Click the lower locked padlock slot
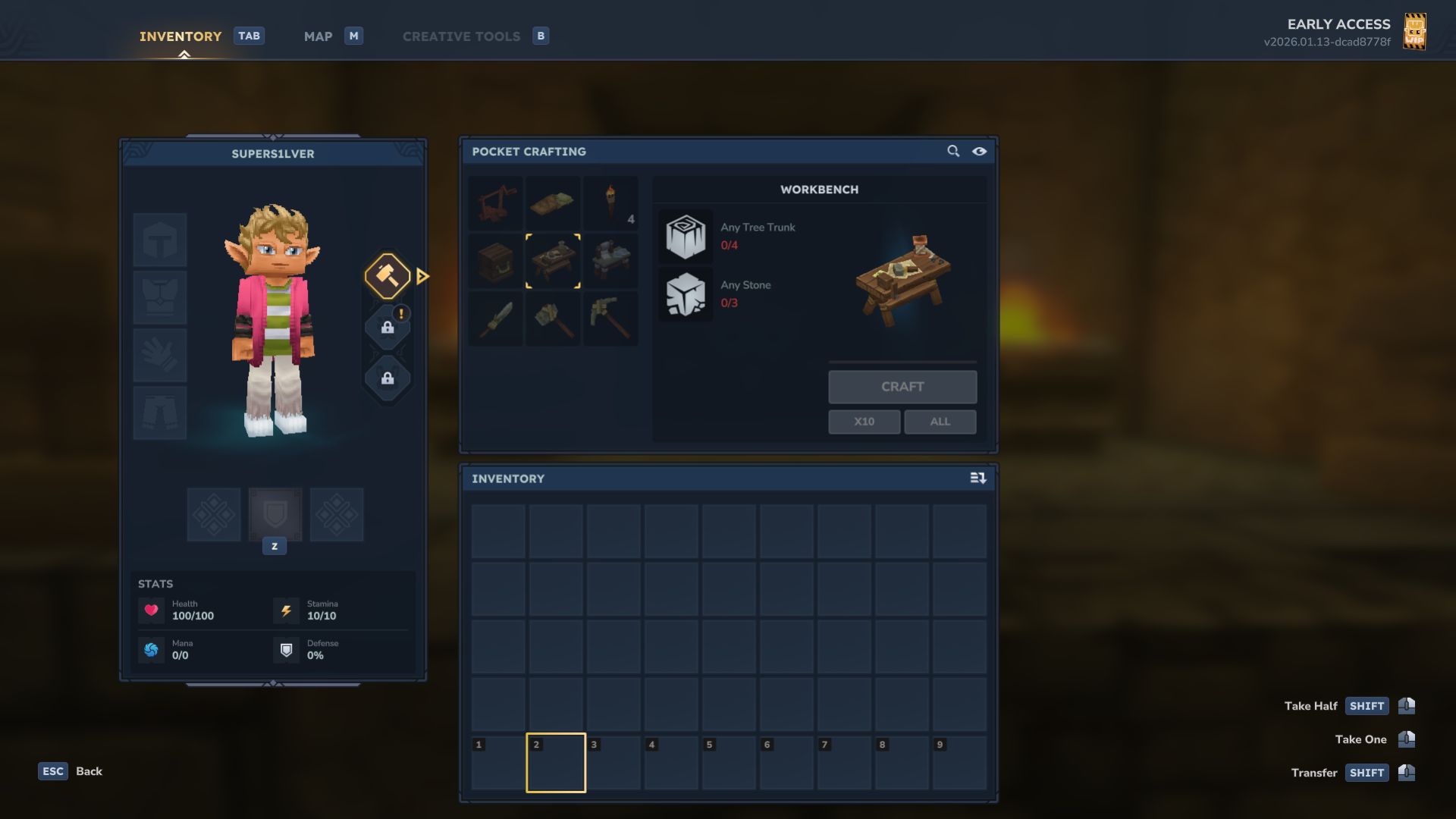The height and width of the screenshot is (819, 1456). [x=388, y=378]
